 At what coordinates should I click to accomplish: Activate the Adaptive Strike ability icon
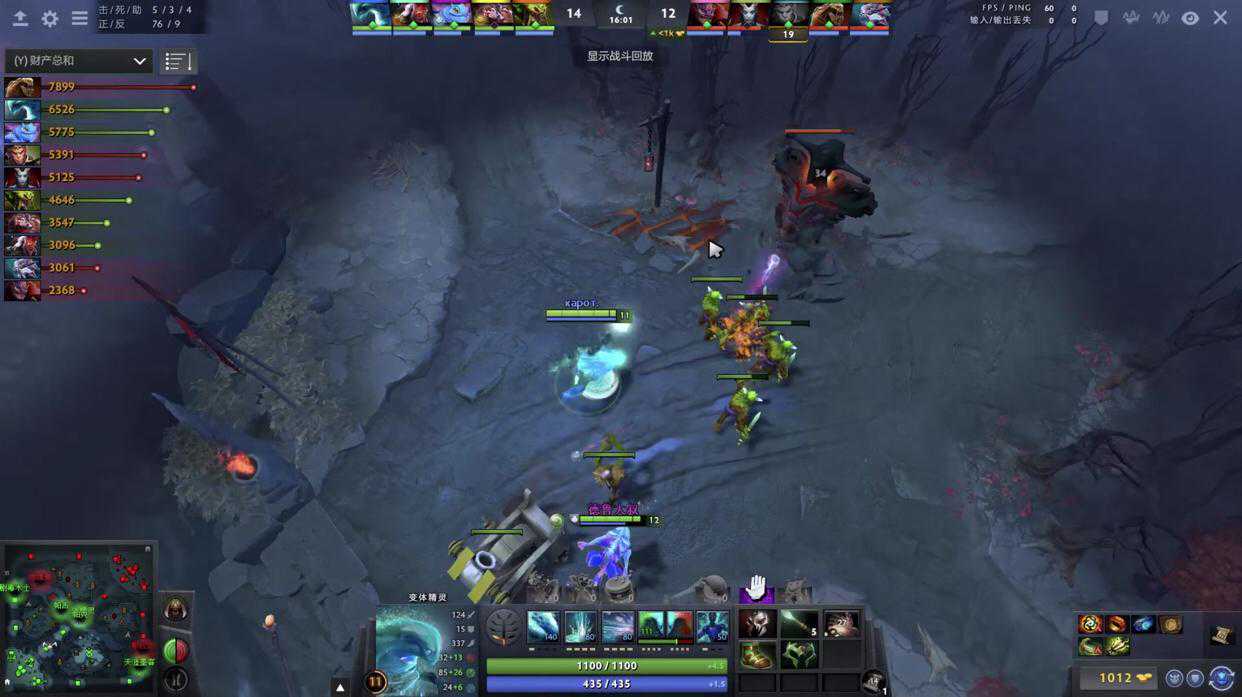580,627
